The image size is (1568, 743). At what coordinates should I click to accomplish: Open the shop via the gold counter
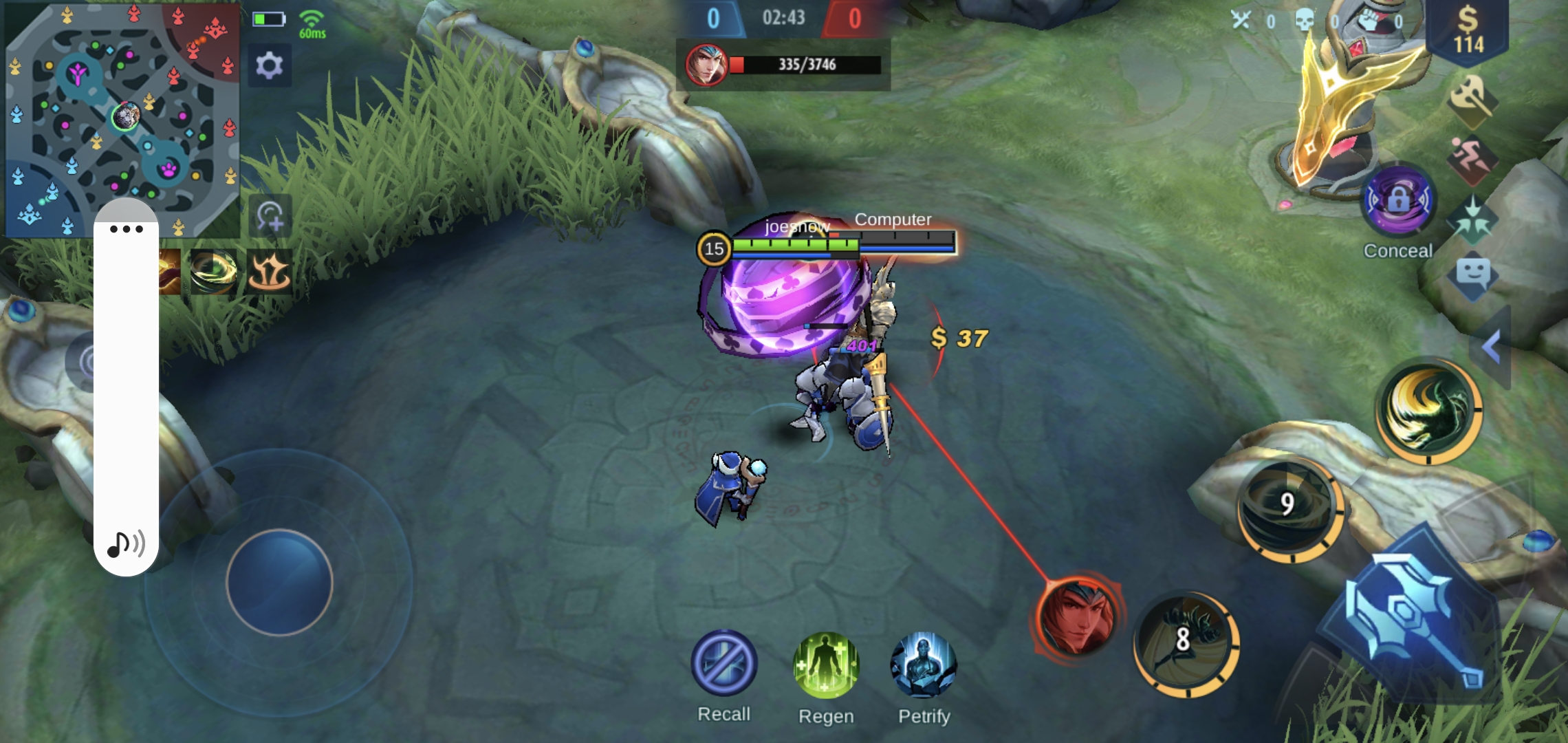click(1468, 31)
